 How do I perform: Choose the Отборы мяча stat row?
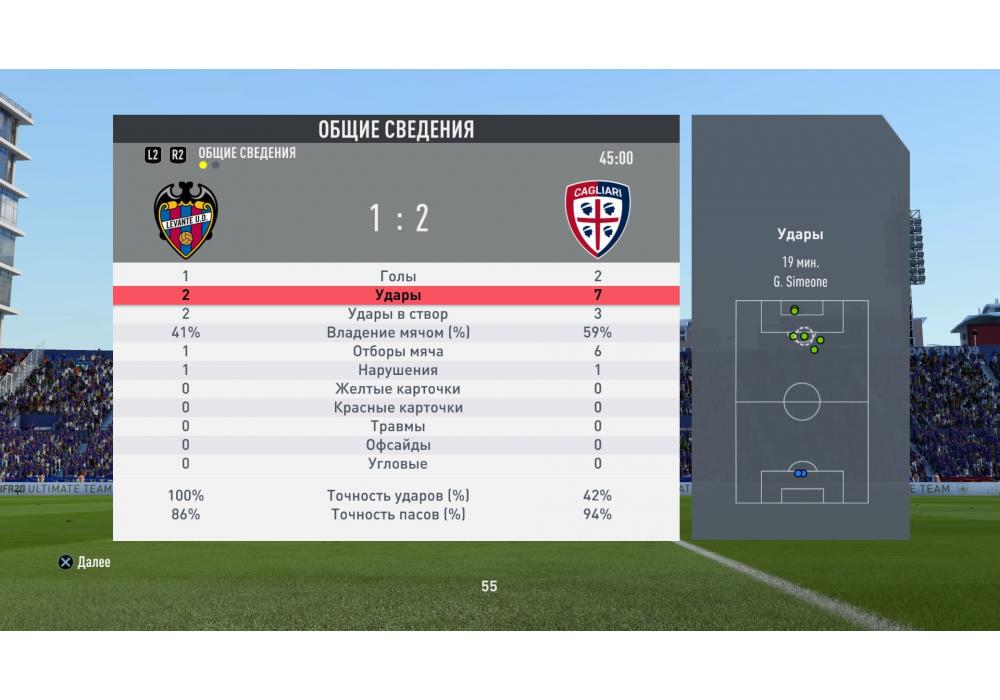point(398,351)
